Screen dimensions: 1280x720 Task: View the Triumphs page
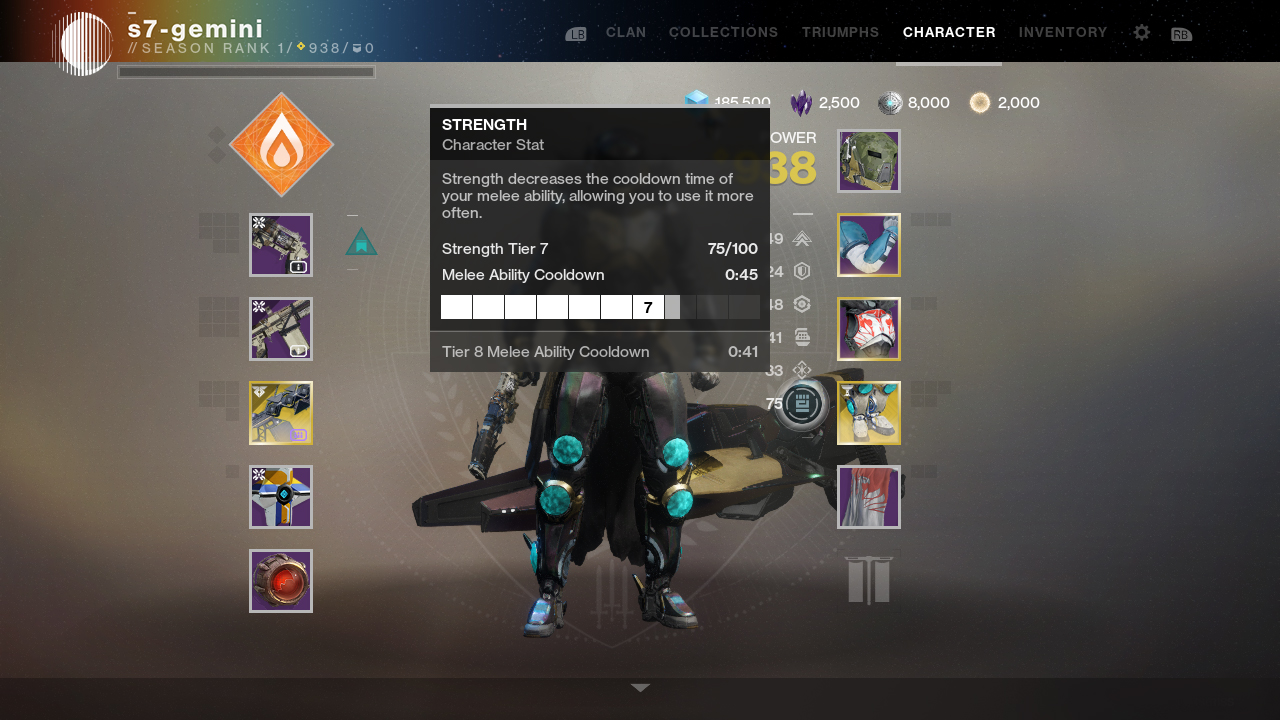click(840, 32)
